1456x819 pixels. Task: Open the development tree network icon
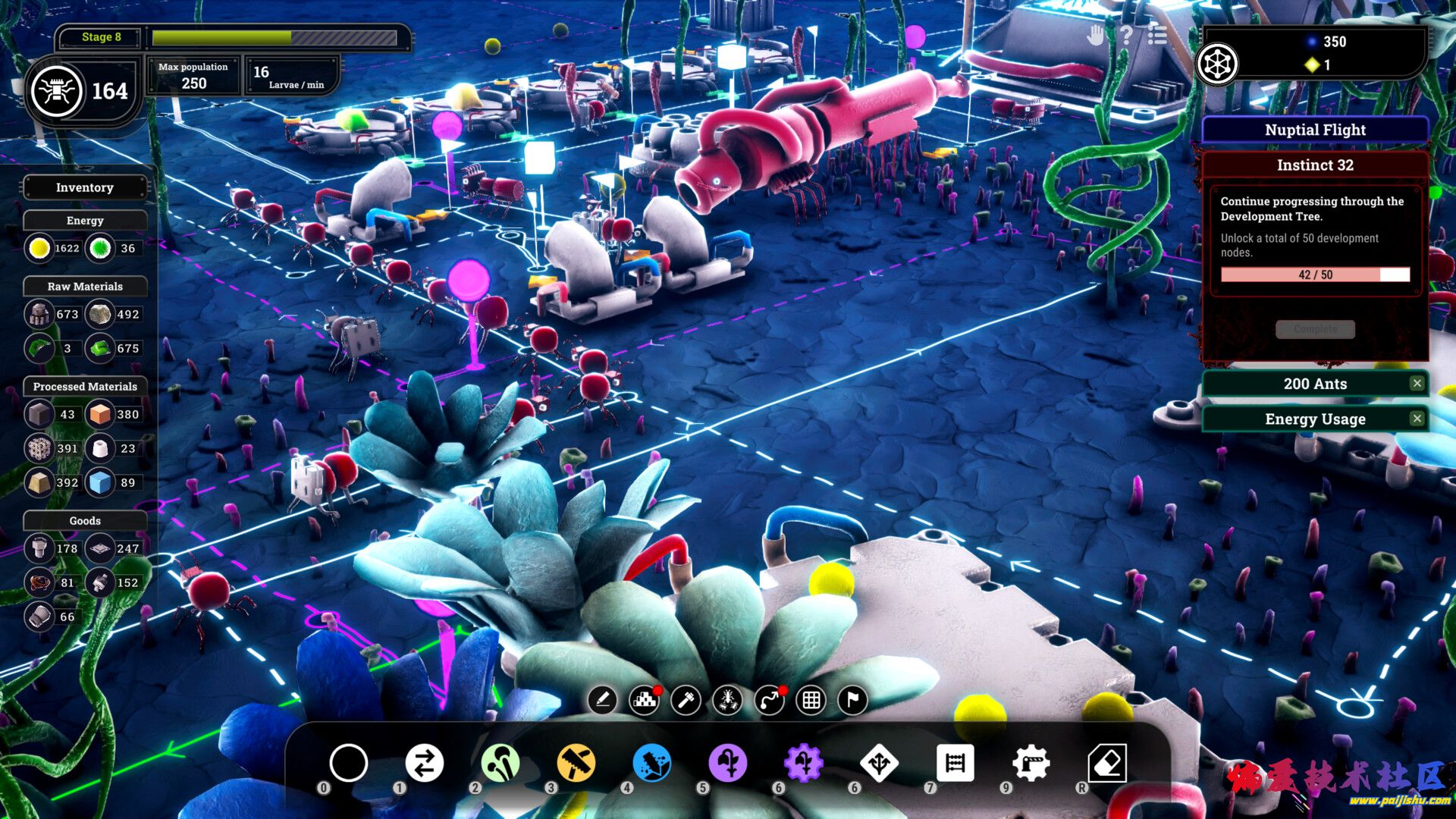(1217, 64)
